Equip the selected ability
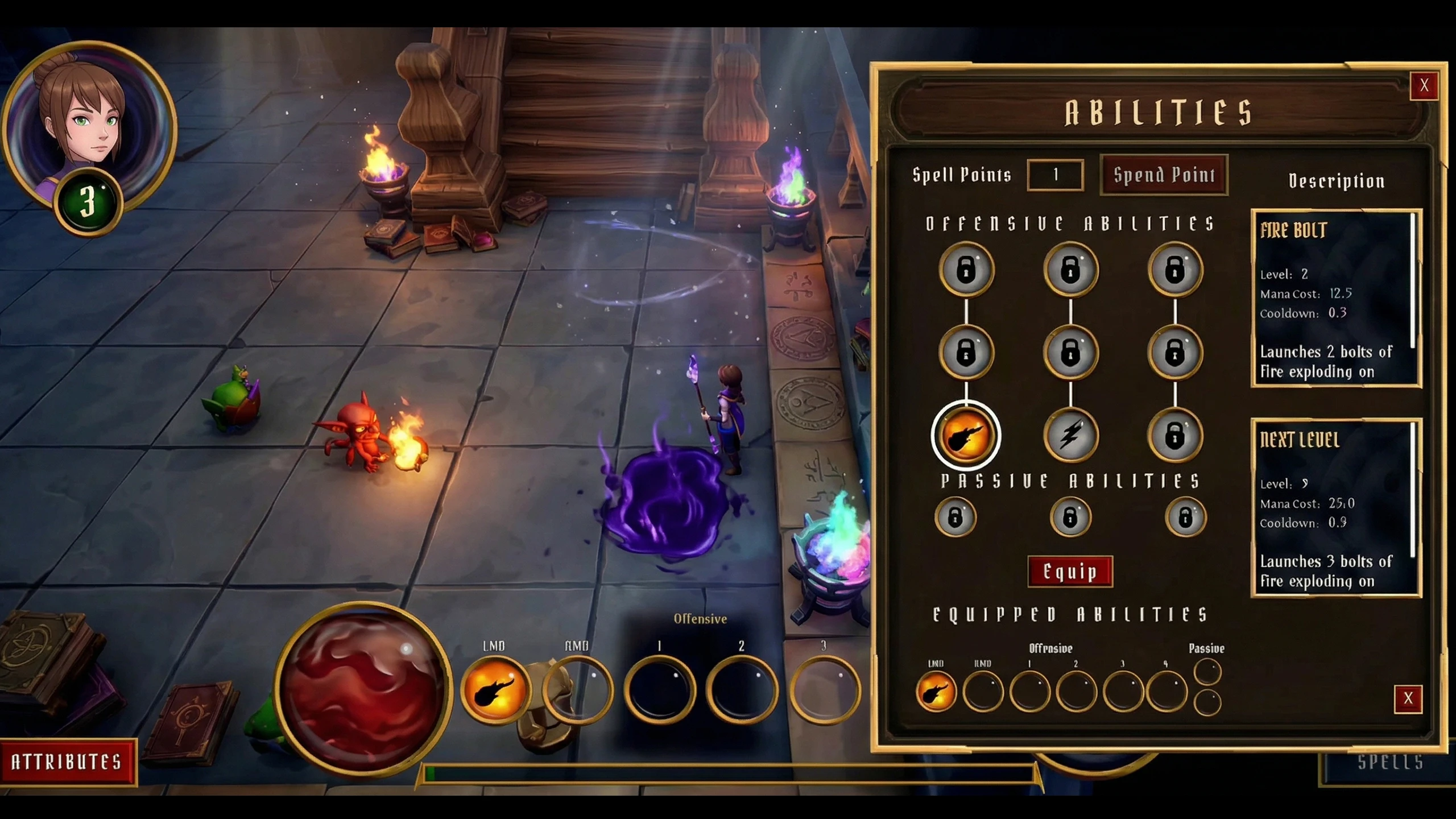 pyautogui.click(x=1070, y=571)
